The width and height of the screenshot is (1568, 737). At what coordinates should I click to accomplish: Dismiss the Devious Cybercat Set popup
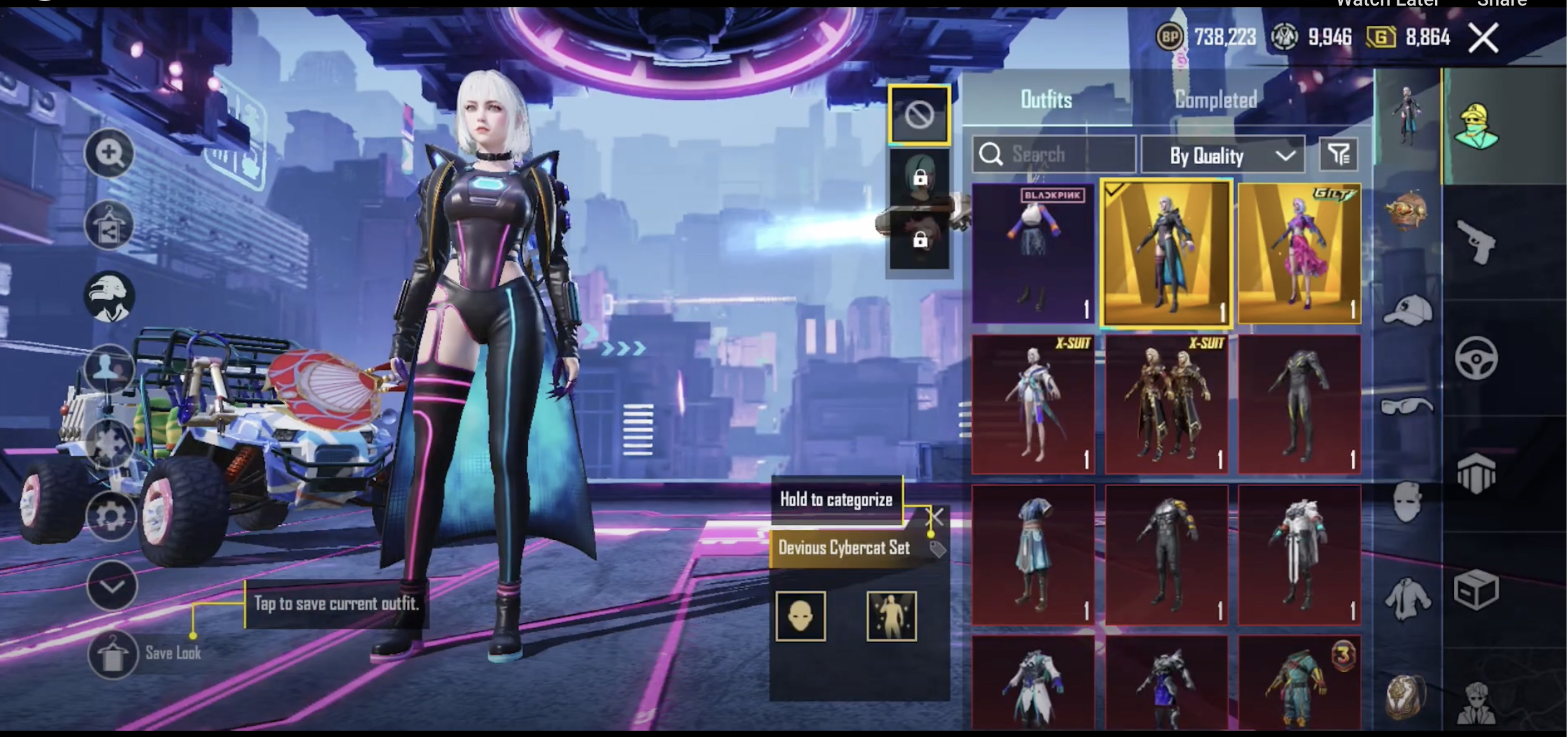[x=935, y=517]
